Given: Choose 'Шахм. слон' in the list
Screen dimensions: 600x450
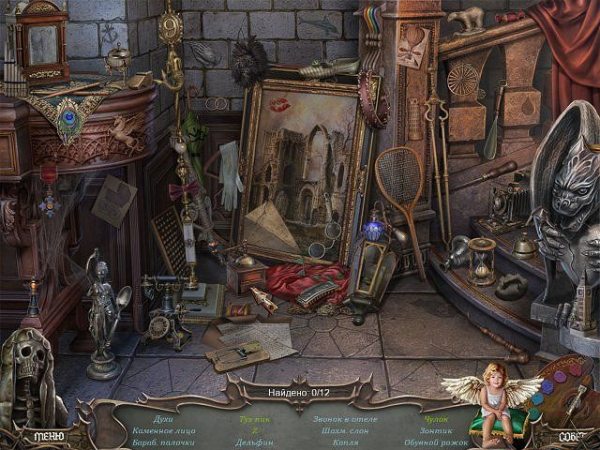Looking at the screenshot, I should tap(341, 429).
